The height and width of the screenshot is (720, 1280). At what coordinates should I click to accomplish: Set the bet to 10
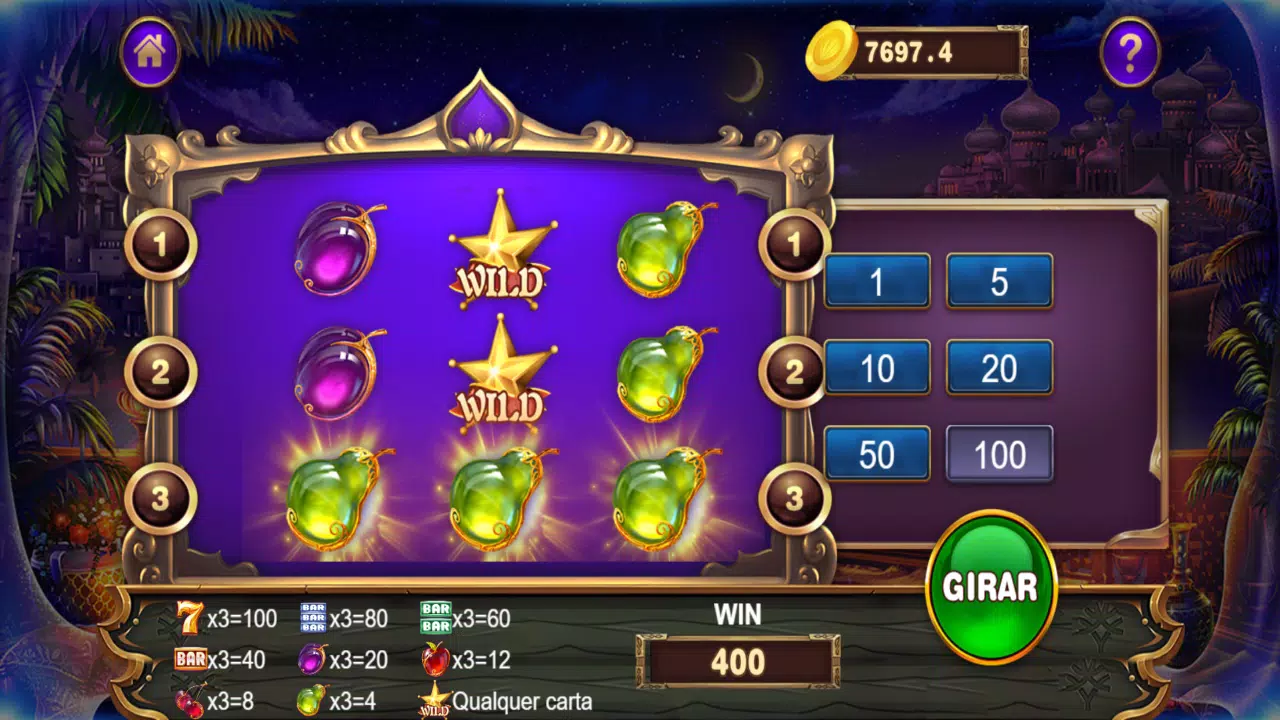click(x=877, y=367)
